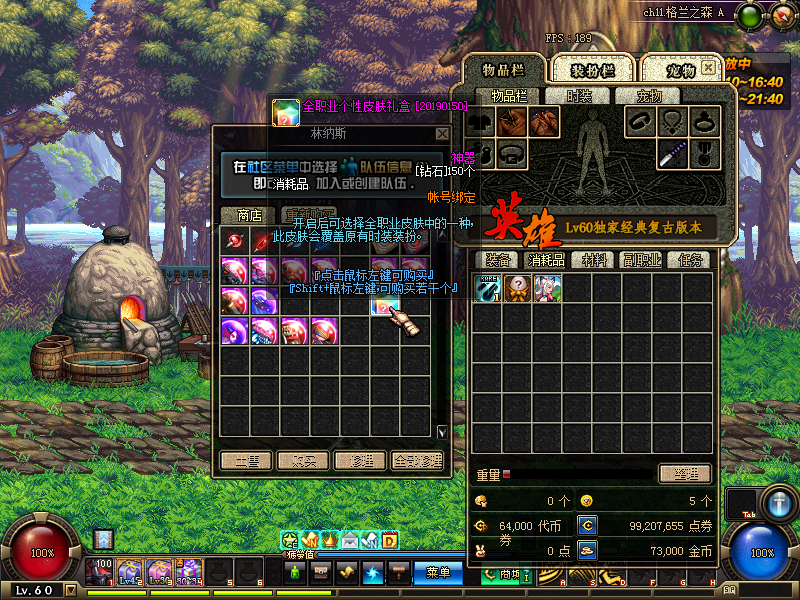Viewport: 800px width, 600px height.
Task: Click the 修理 repair button in shop
Action: (360, 461)
